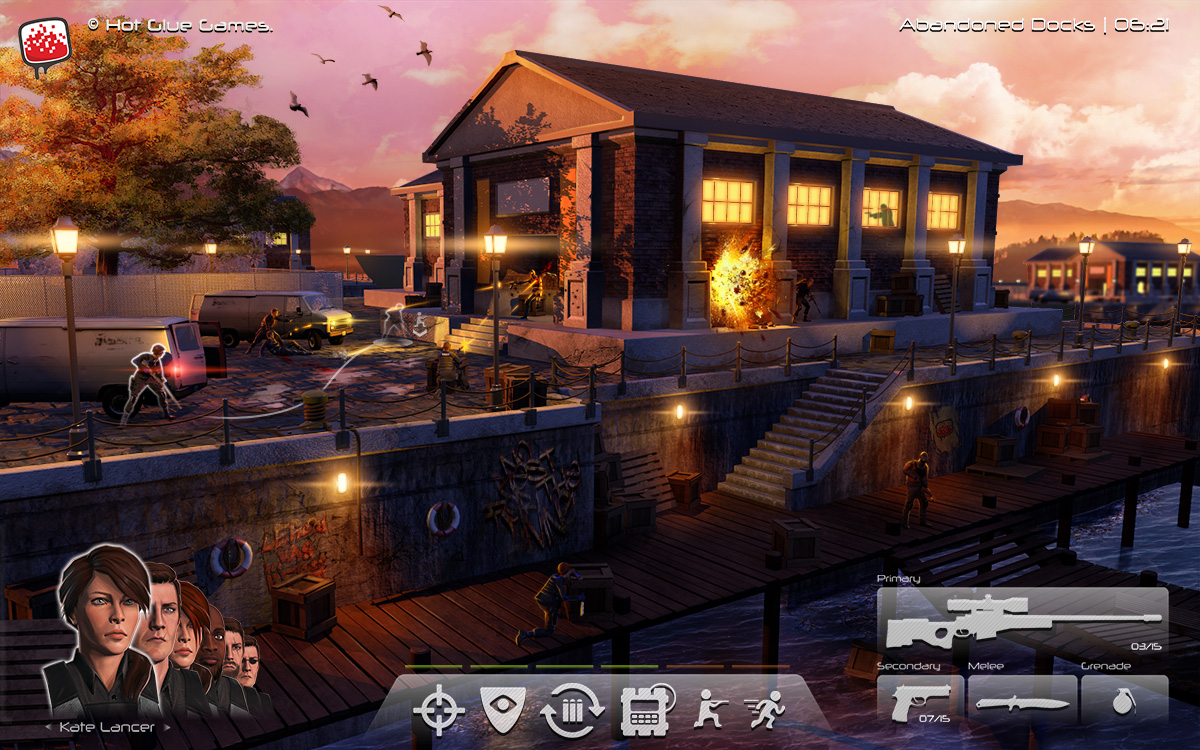Click the Hot Glue Games logo icon

coord(44,44)
